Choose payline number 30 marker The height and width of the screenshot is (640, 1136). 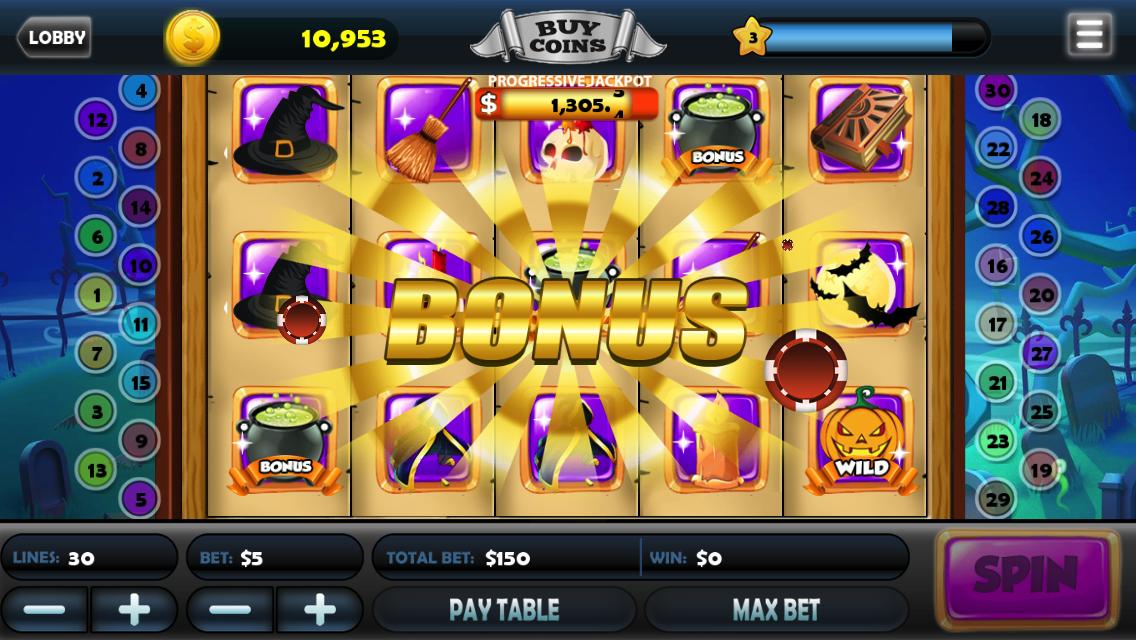point(997,91)
